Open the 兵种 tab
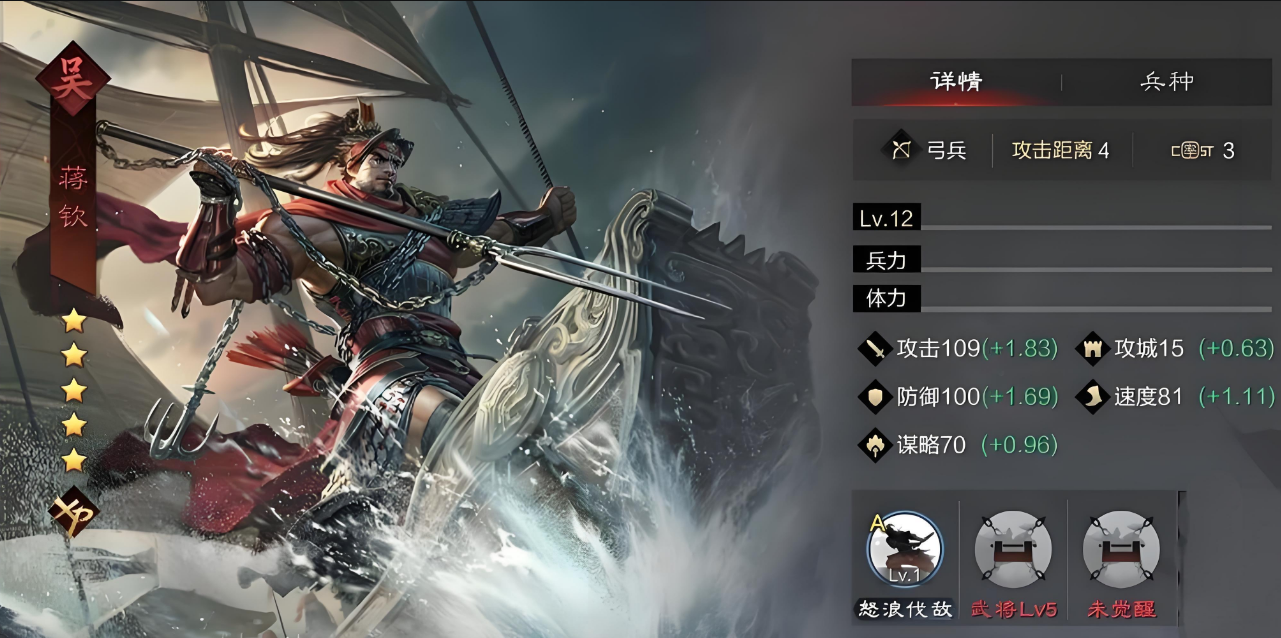The image size is (1281, 638). (x=1167, y=82)
